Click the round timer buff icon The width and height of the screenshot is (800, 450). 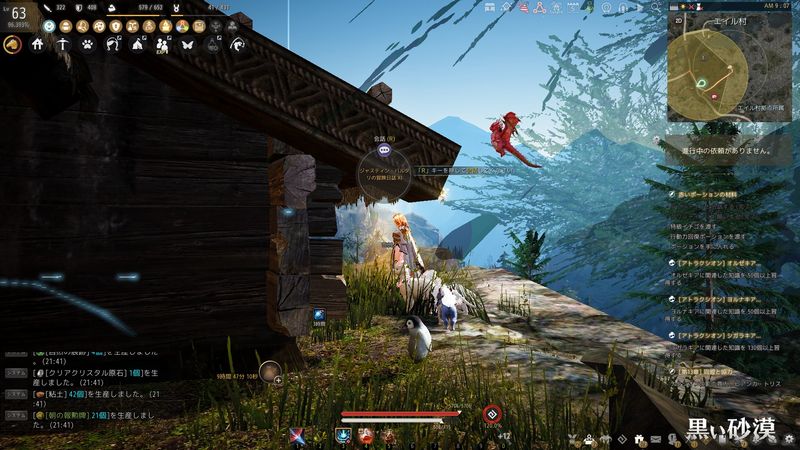269,371
